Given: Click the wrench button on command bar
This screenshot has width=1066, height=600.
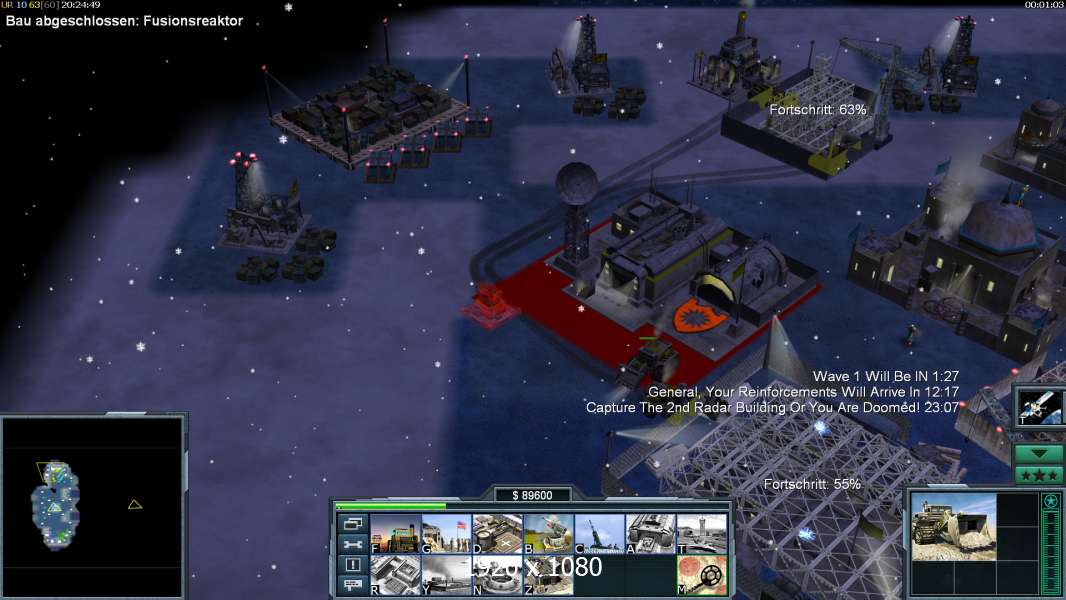Looking at the screenshot, I should [352, 544].
